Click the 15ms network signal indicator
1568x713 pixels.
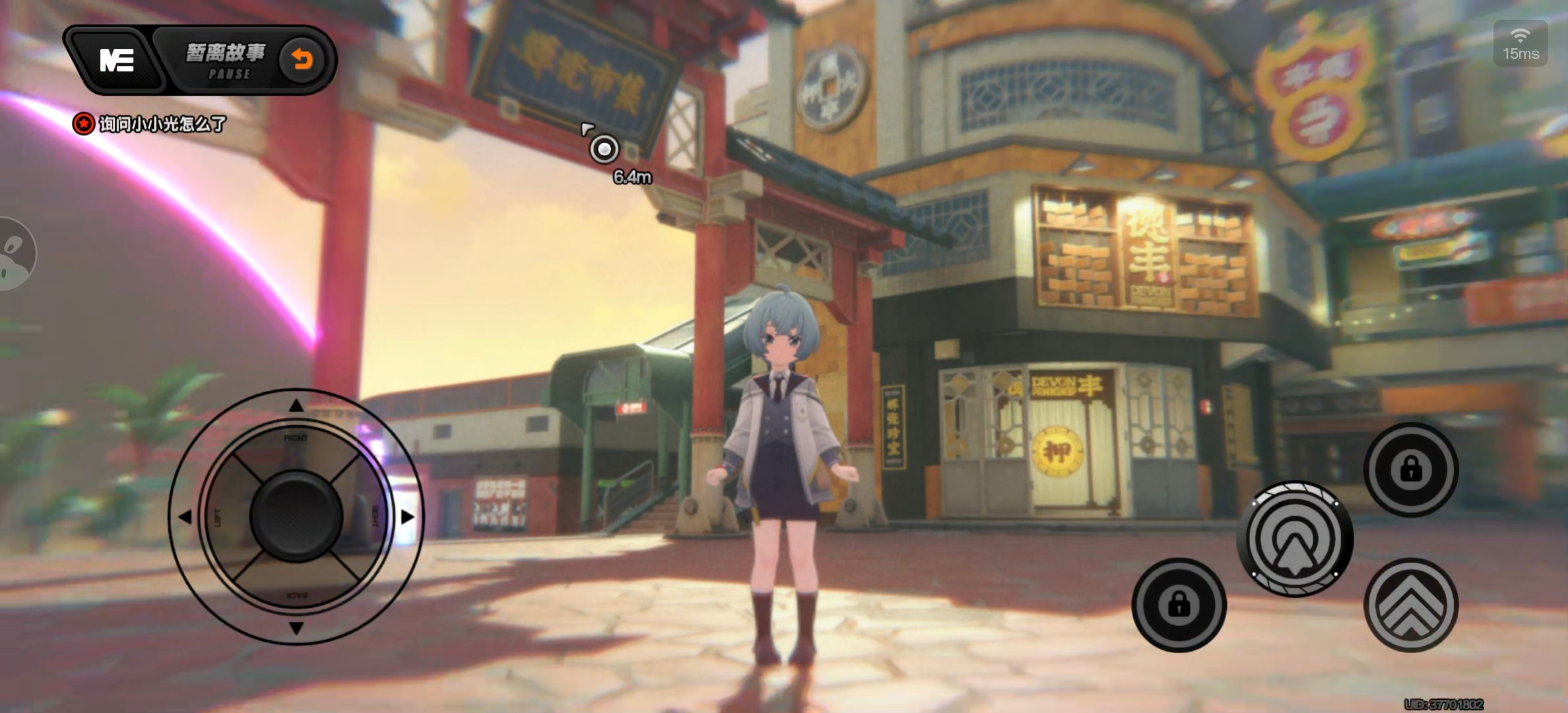(x=1520, y=44)
